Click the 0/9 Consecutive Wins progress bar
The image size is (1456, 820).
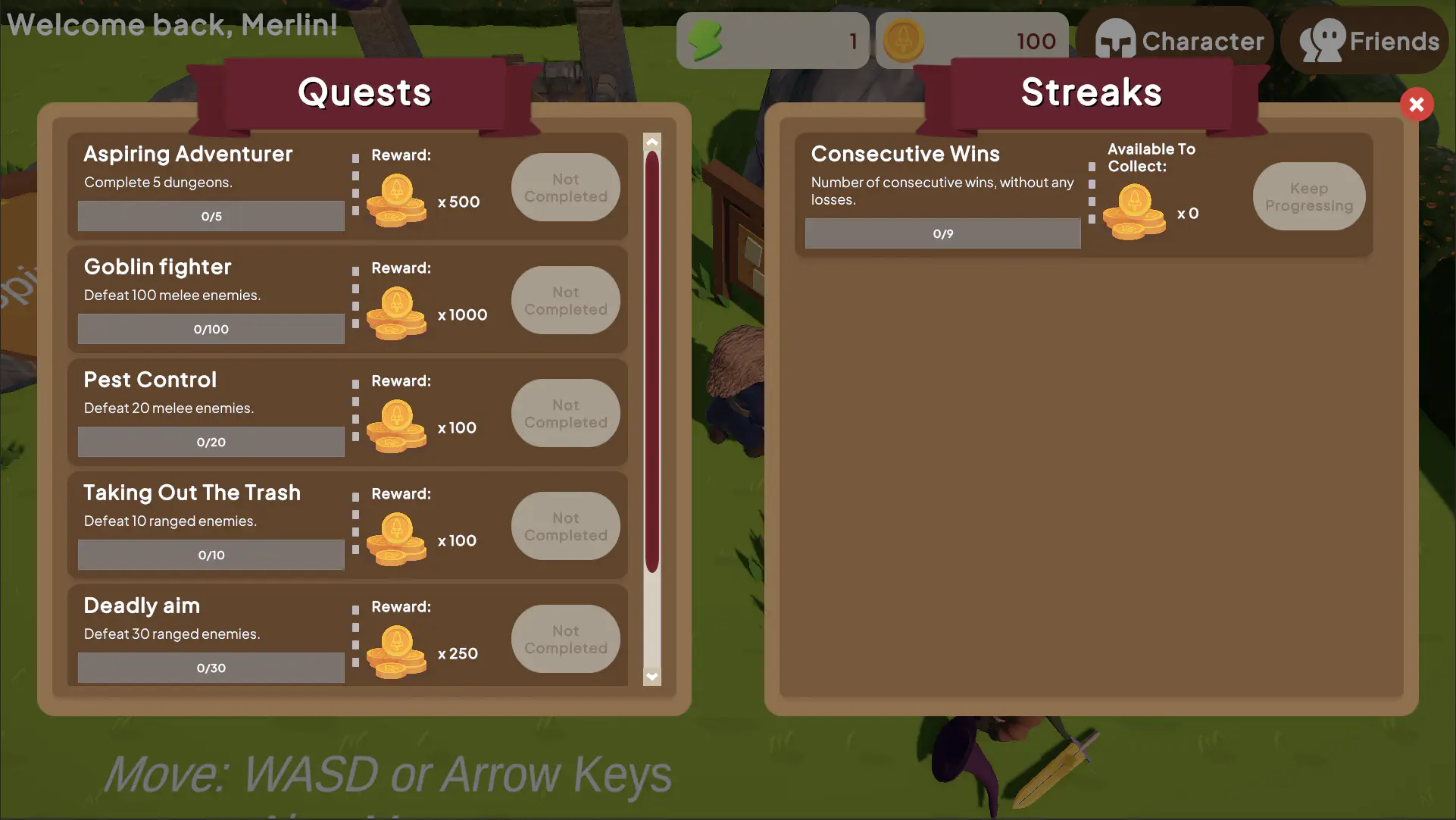[x=942, y=233]
